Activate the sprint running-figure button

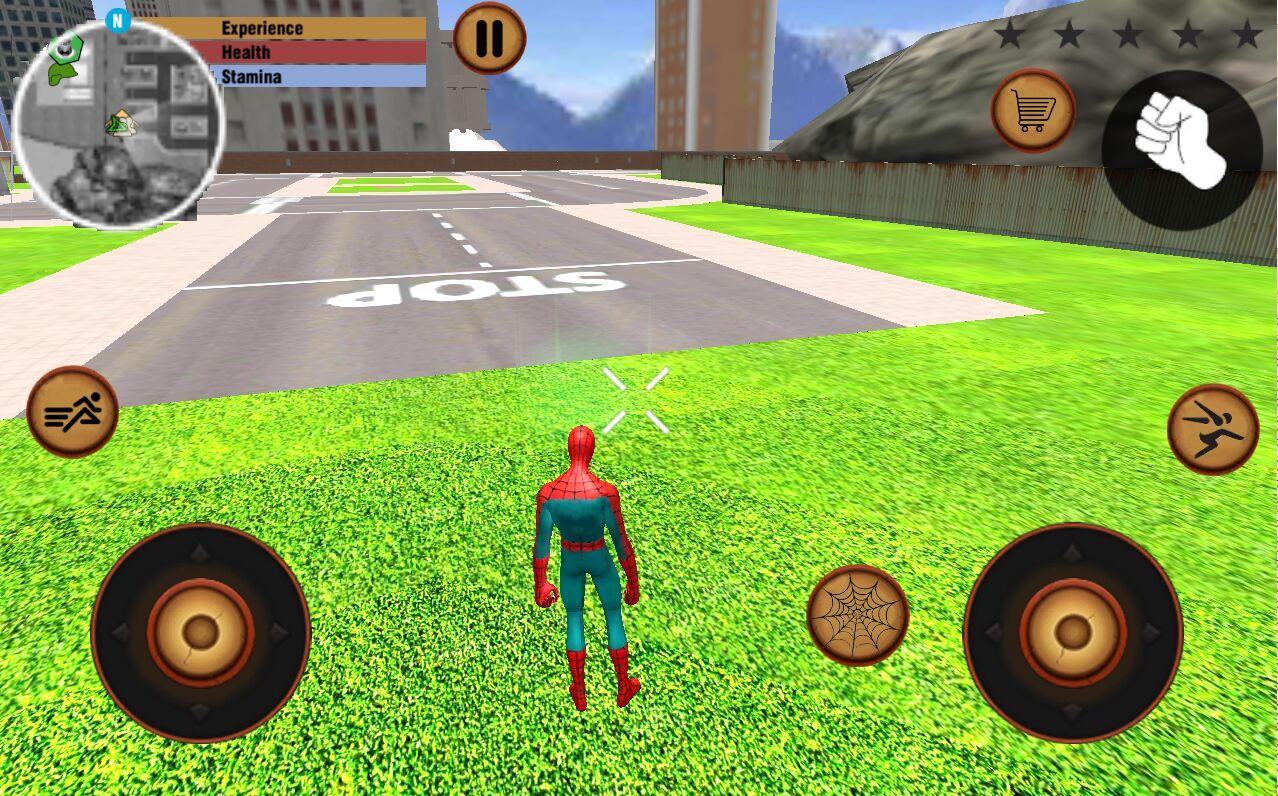(72, 412)
